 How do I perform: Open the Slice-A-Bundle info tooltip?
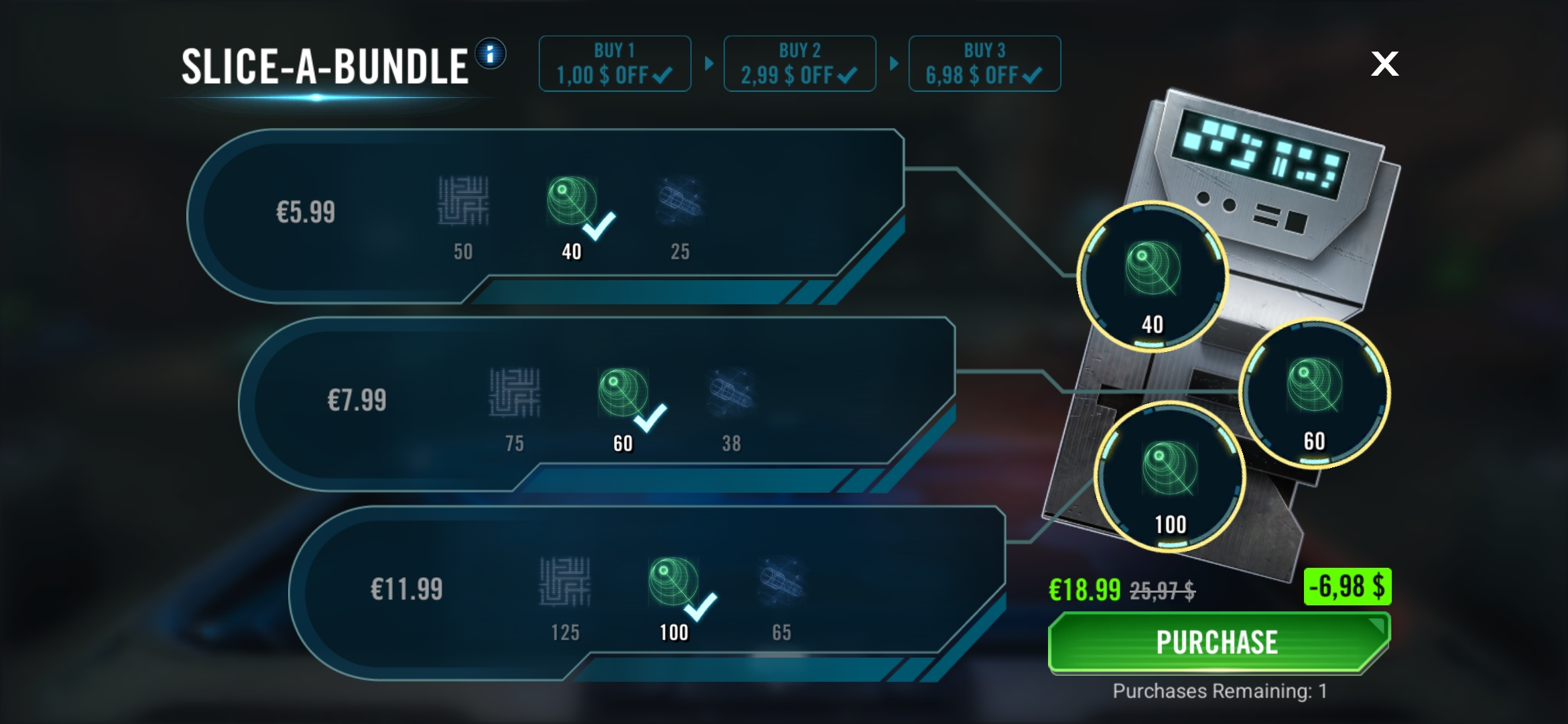pos(491,54)
